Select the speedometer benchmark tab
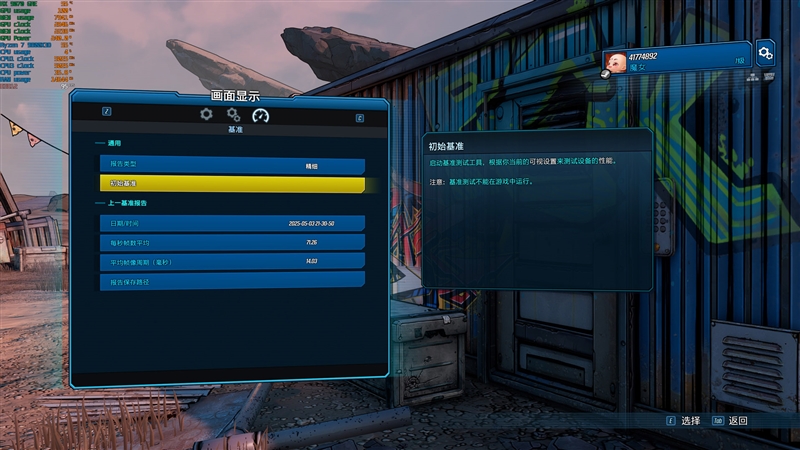 coord(261,116)
